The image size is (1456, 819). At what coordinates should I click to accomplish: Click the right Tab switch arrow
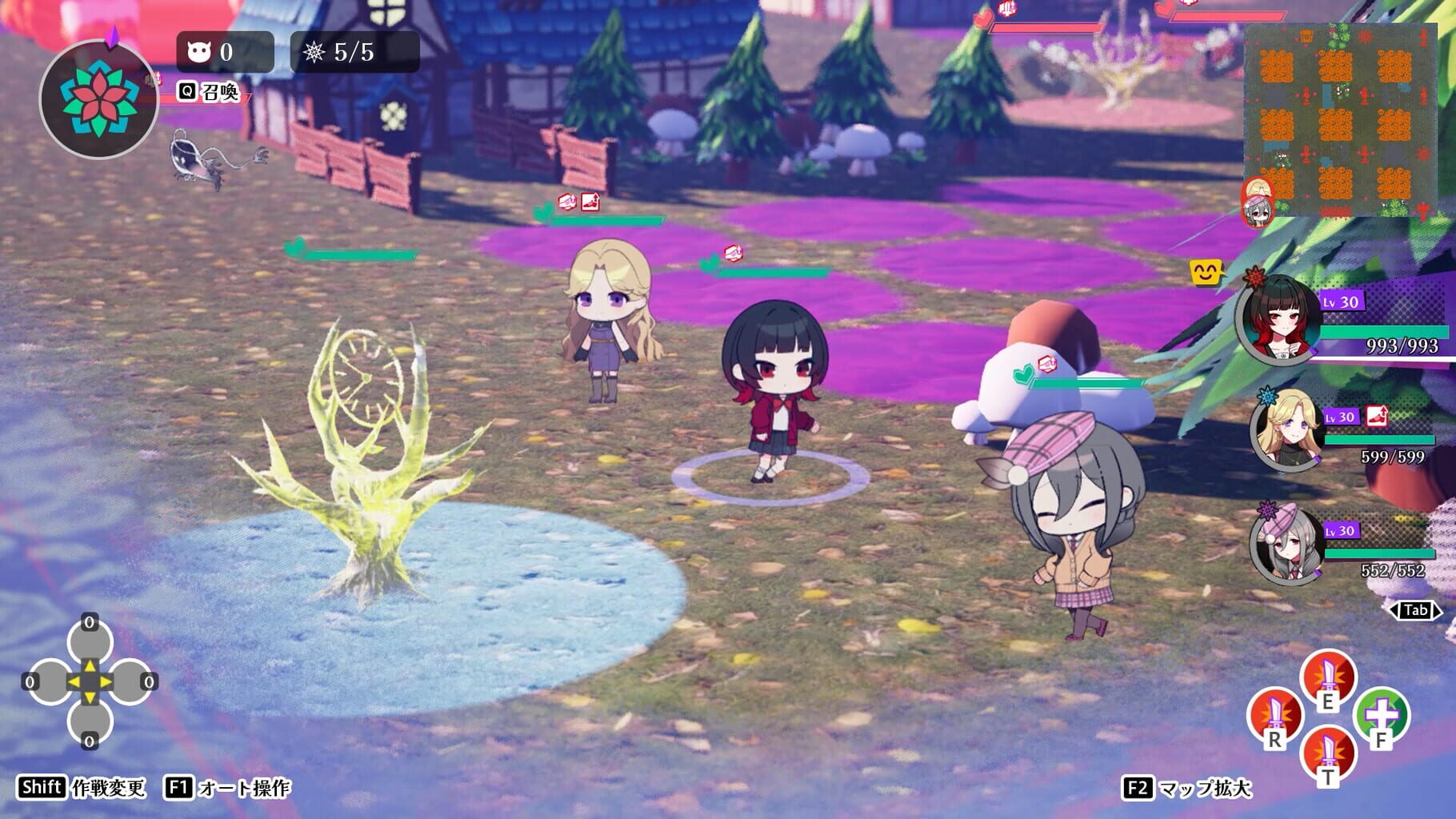click(1437, 609)
